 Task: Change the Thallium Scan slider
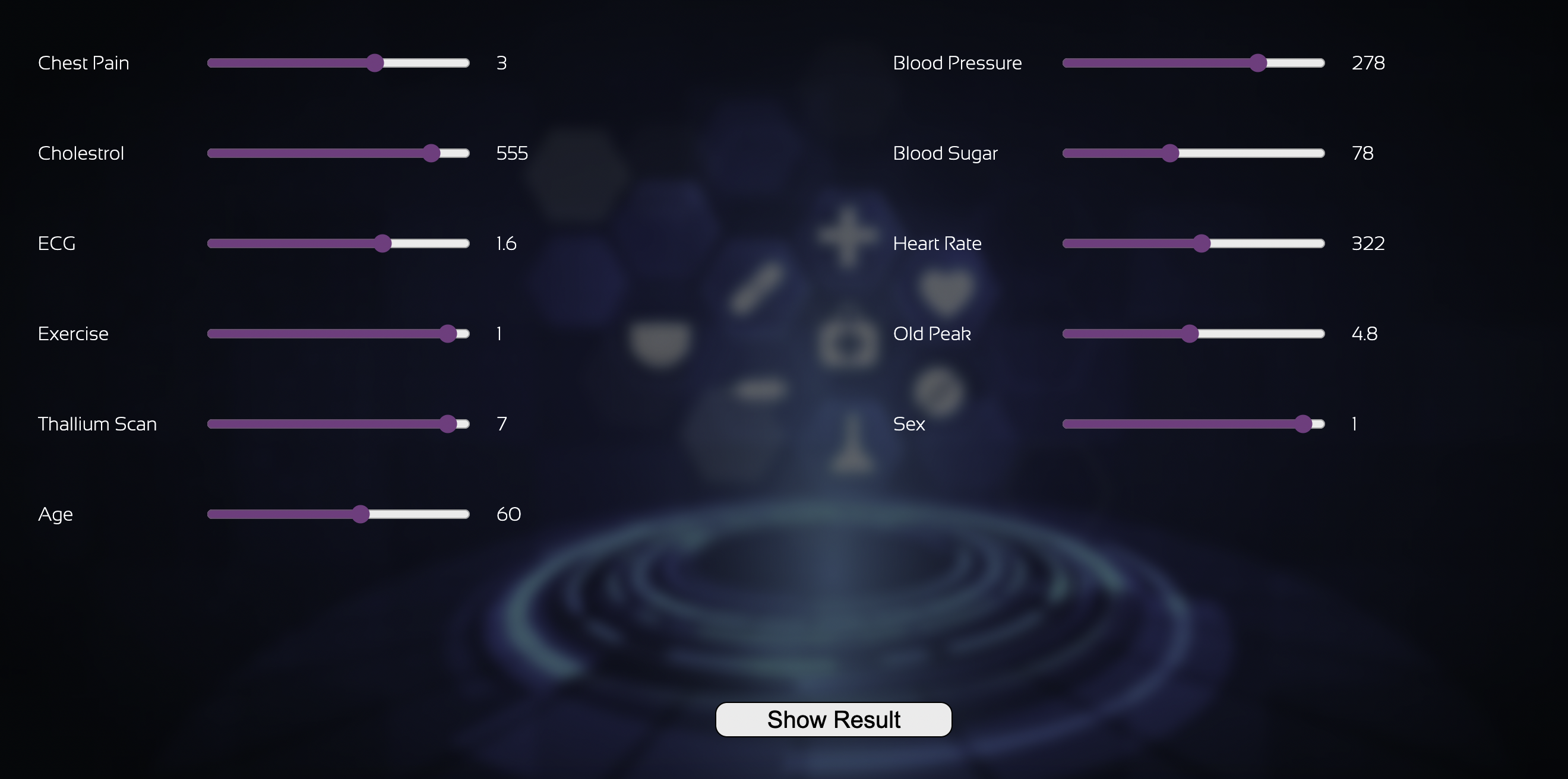pyautogui.click(x=448, y=423)
